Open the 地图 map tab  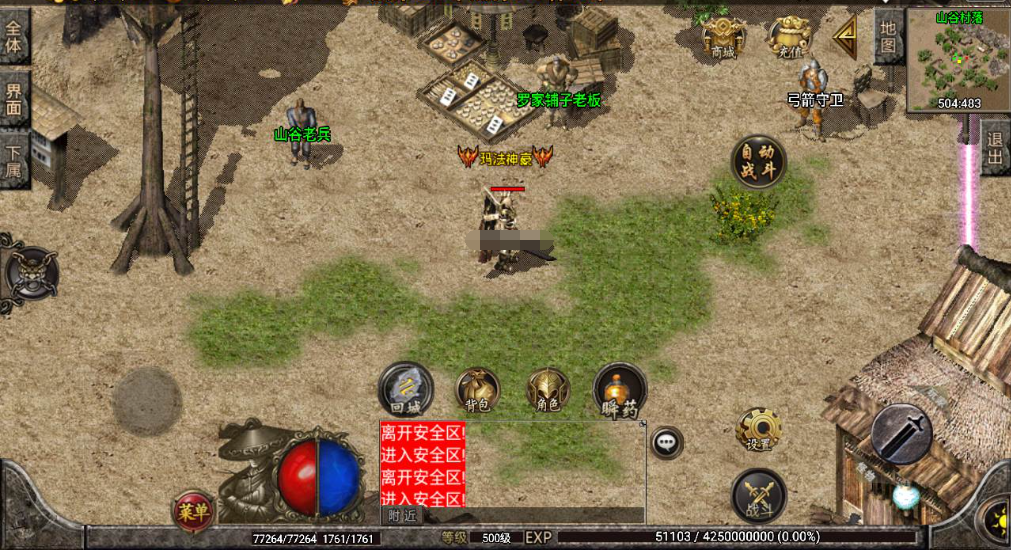888,37
